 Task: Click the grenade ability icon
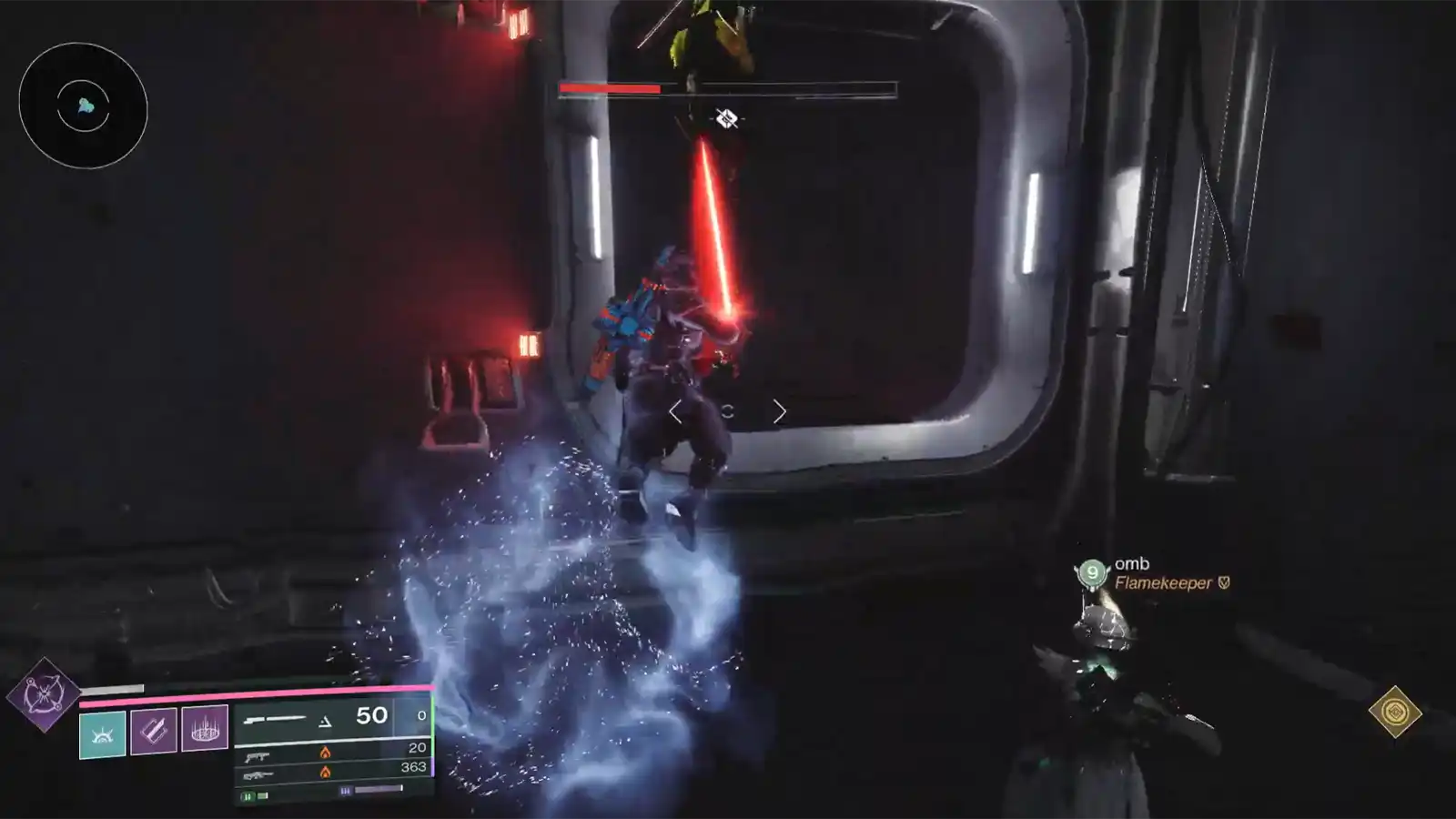coord(204,731)
